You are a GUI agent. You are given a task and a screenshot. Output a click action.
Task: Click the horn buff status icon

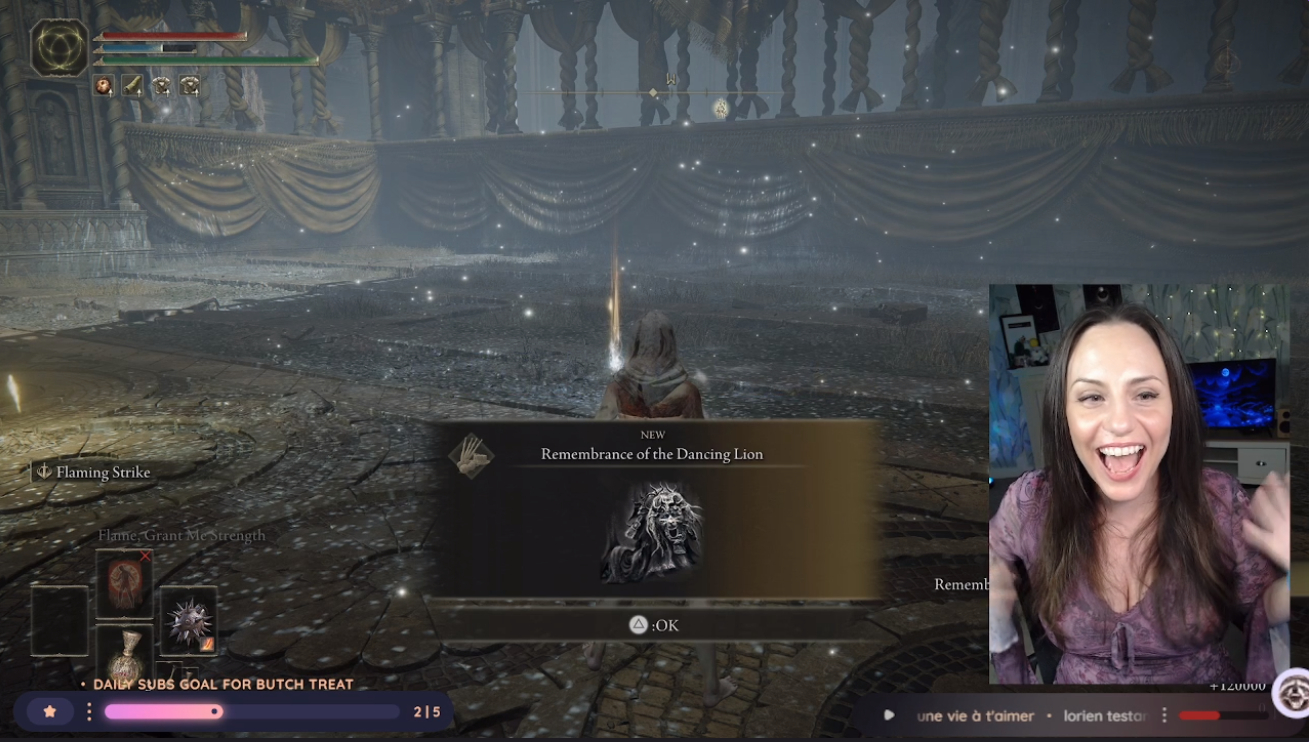[132, 86]
